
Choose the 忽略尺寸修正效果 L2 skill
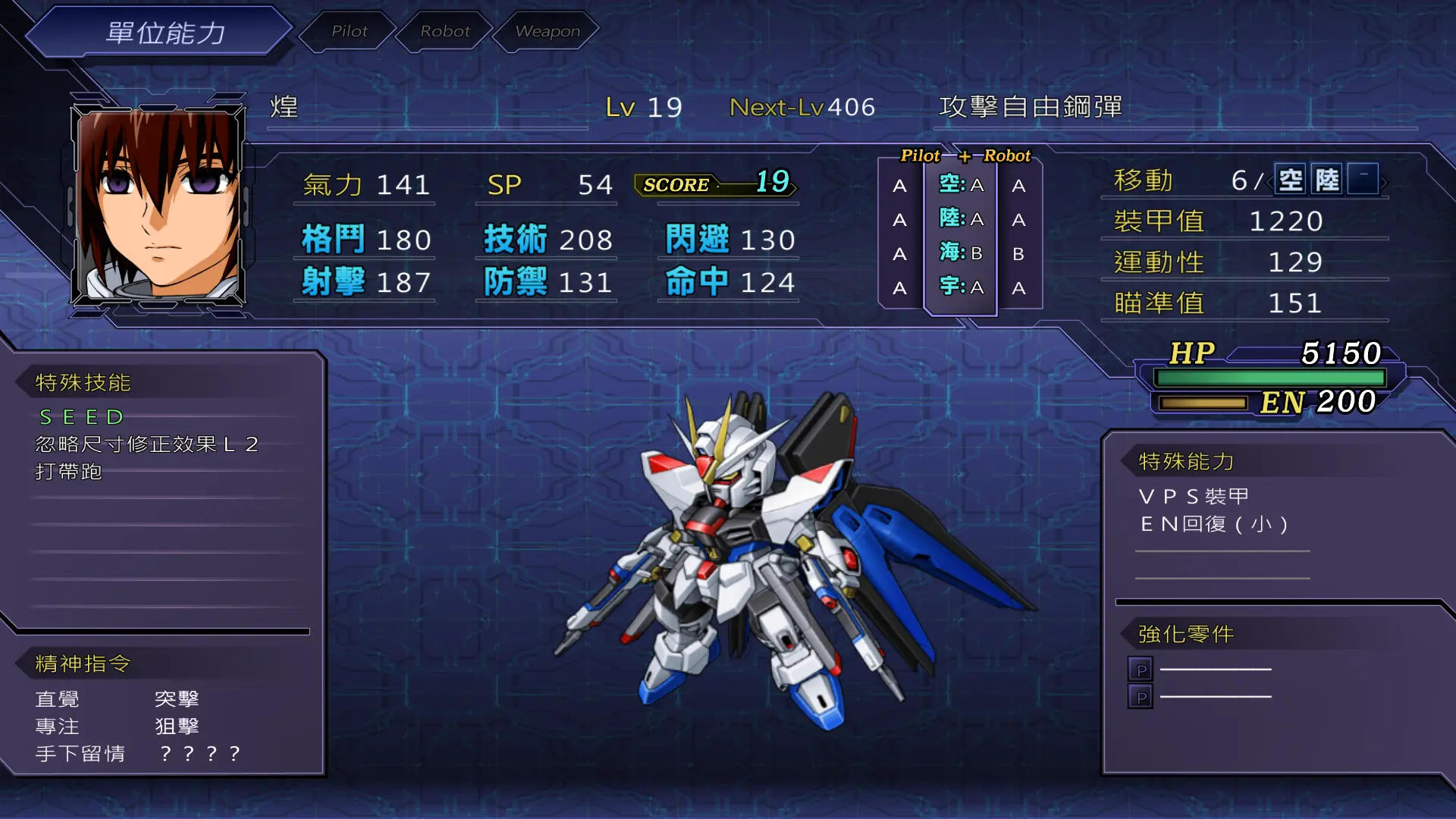(x=147, y=444)
